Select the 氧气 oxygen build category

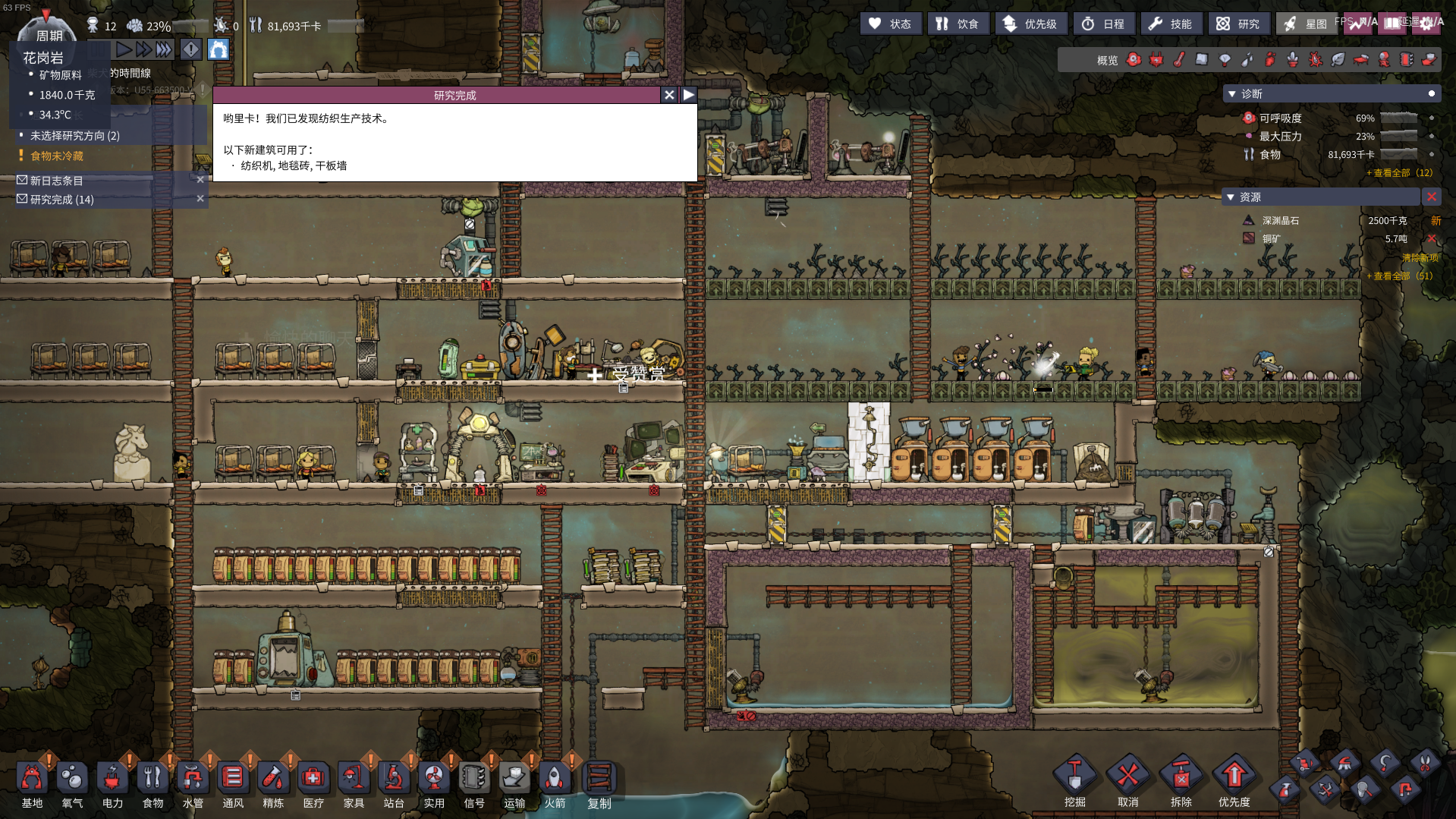(72, 783)
